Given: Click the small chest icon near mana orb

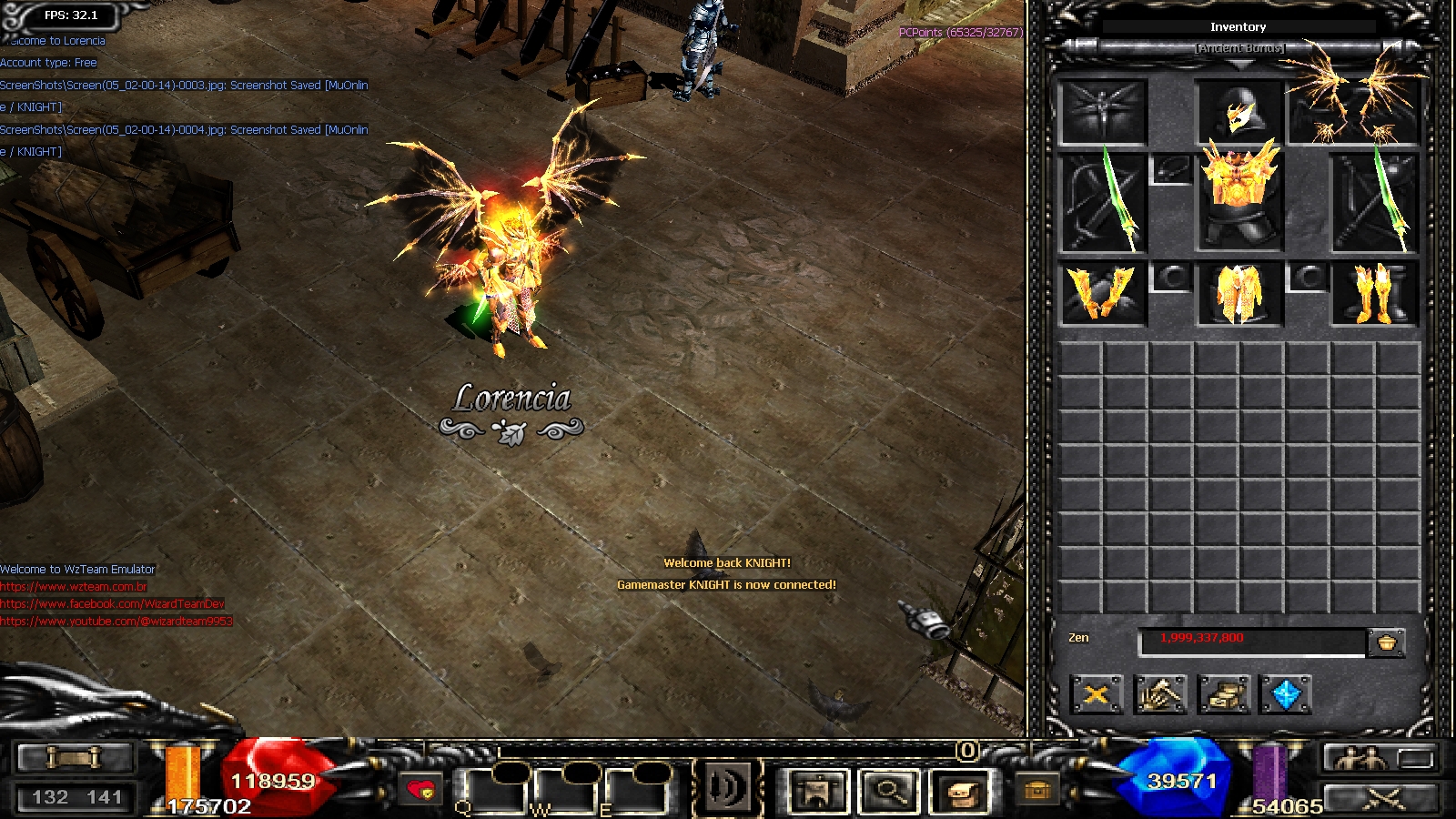Looking at the screenshot, I should 1036,789.
